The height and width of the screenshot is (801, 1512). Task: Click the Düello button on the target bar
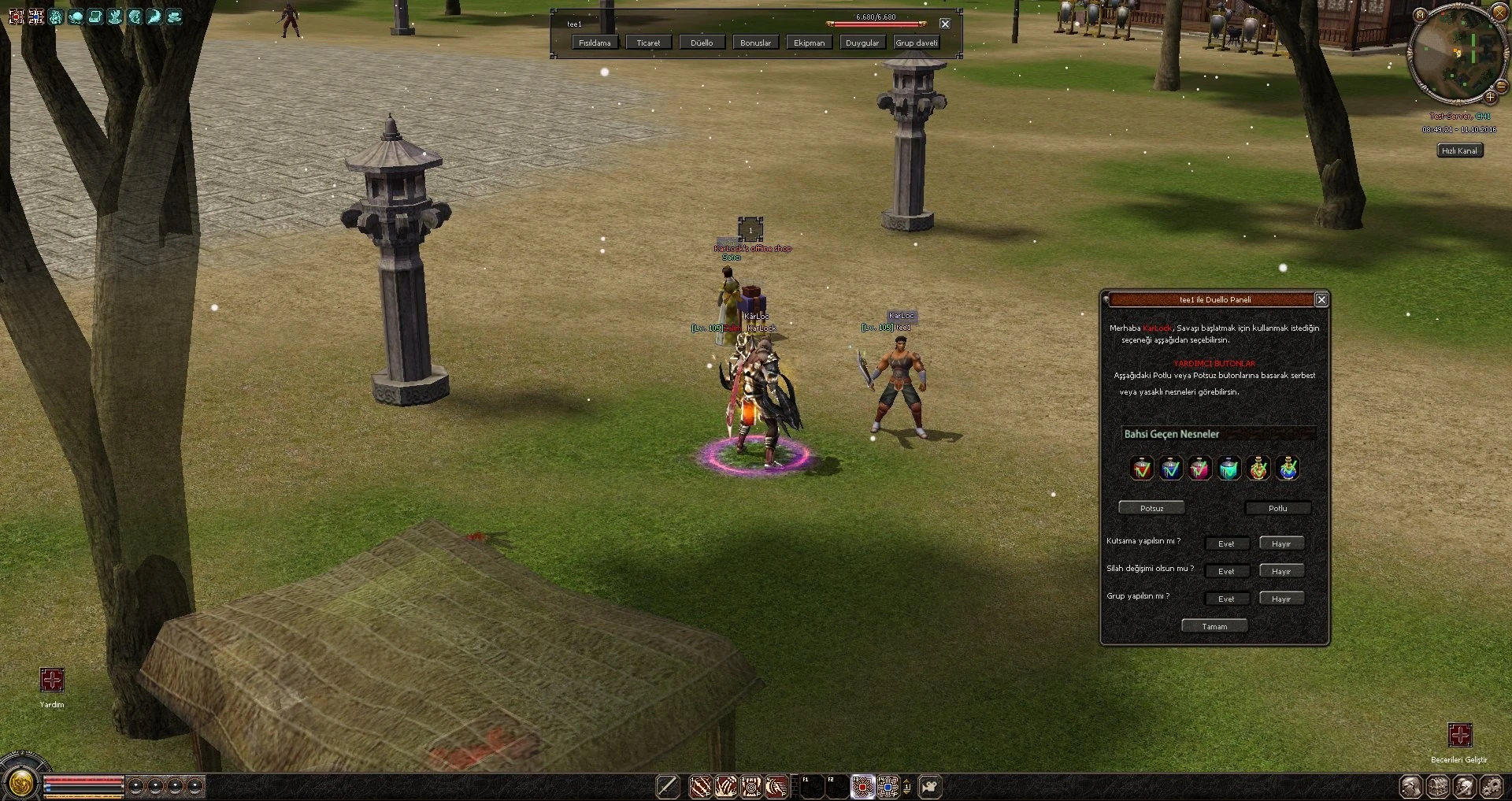(x=702, y=43)
